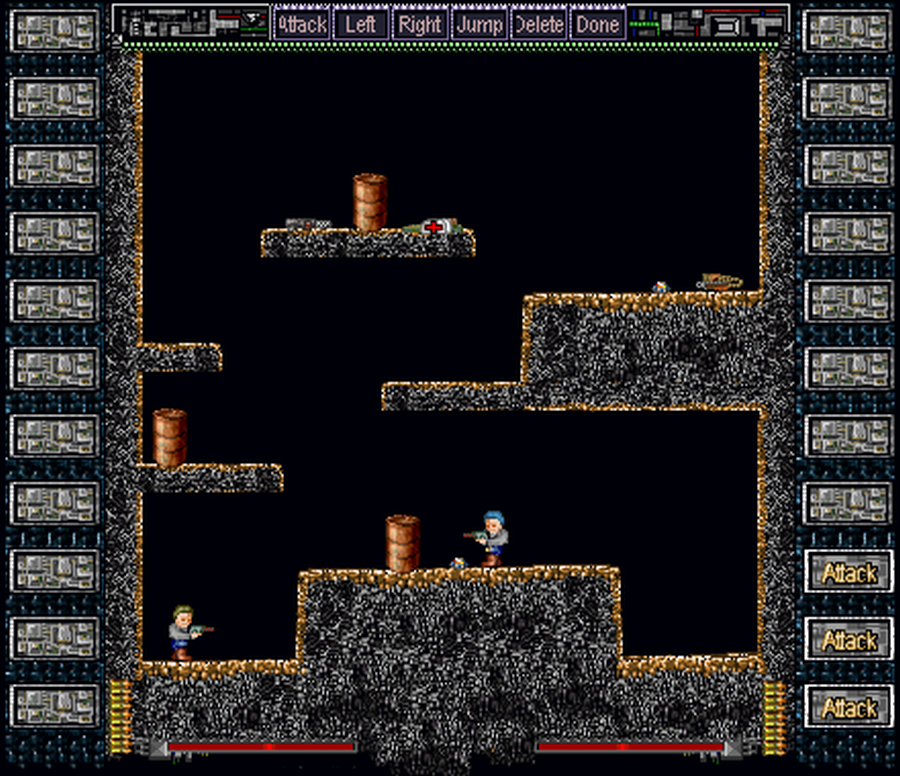Add a Right movement command

point(420,24)
